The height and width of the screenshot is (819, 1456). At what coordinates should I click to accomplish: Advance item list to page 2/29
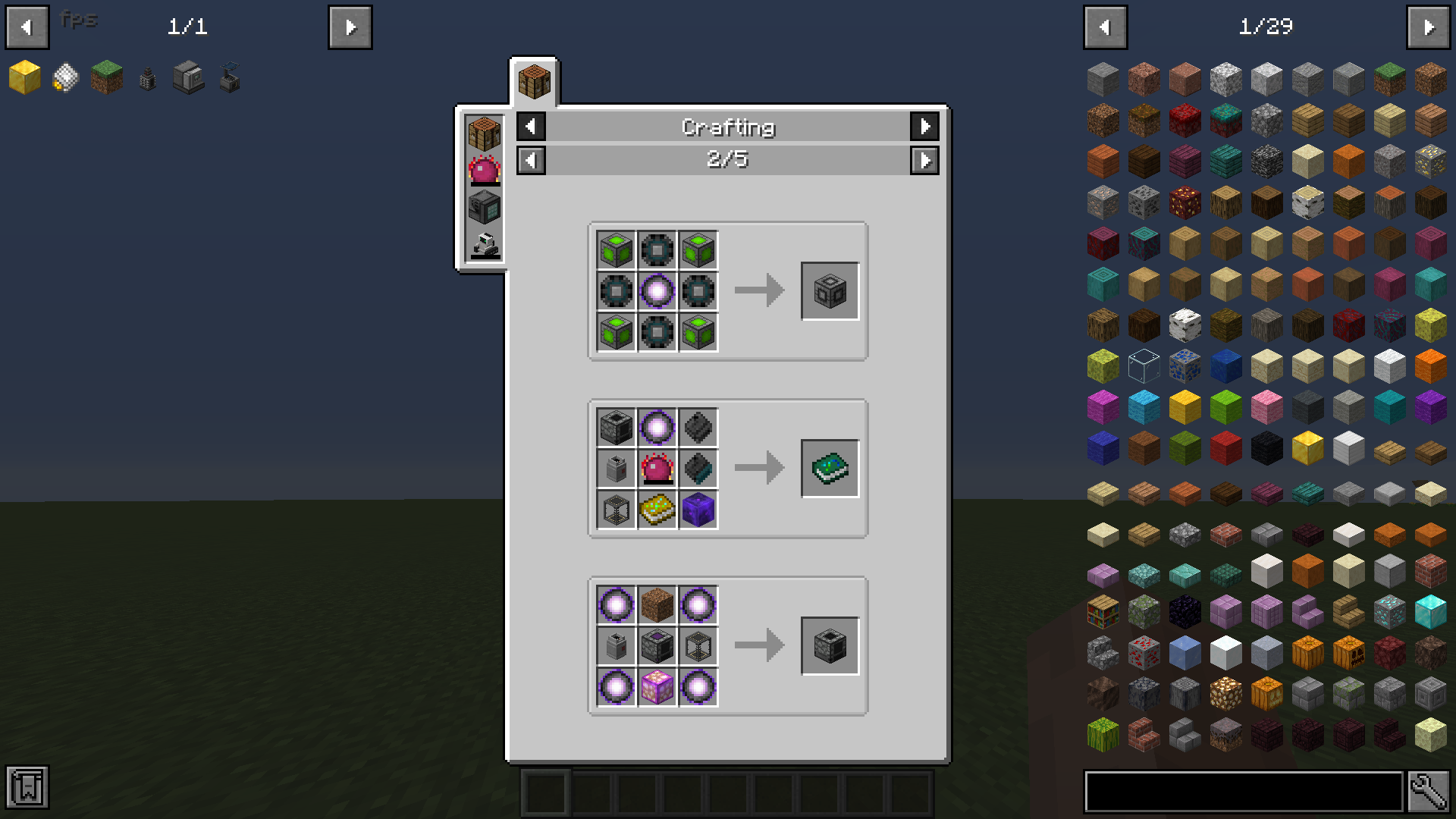pos(1429,27)
